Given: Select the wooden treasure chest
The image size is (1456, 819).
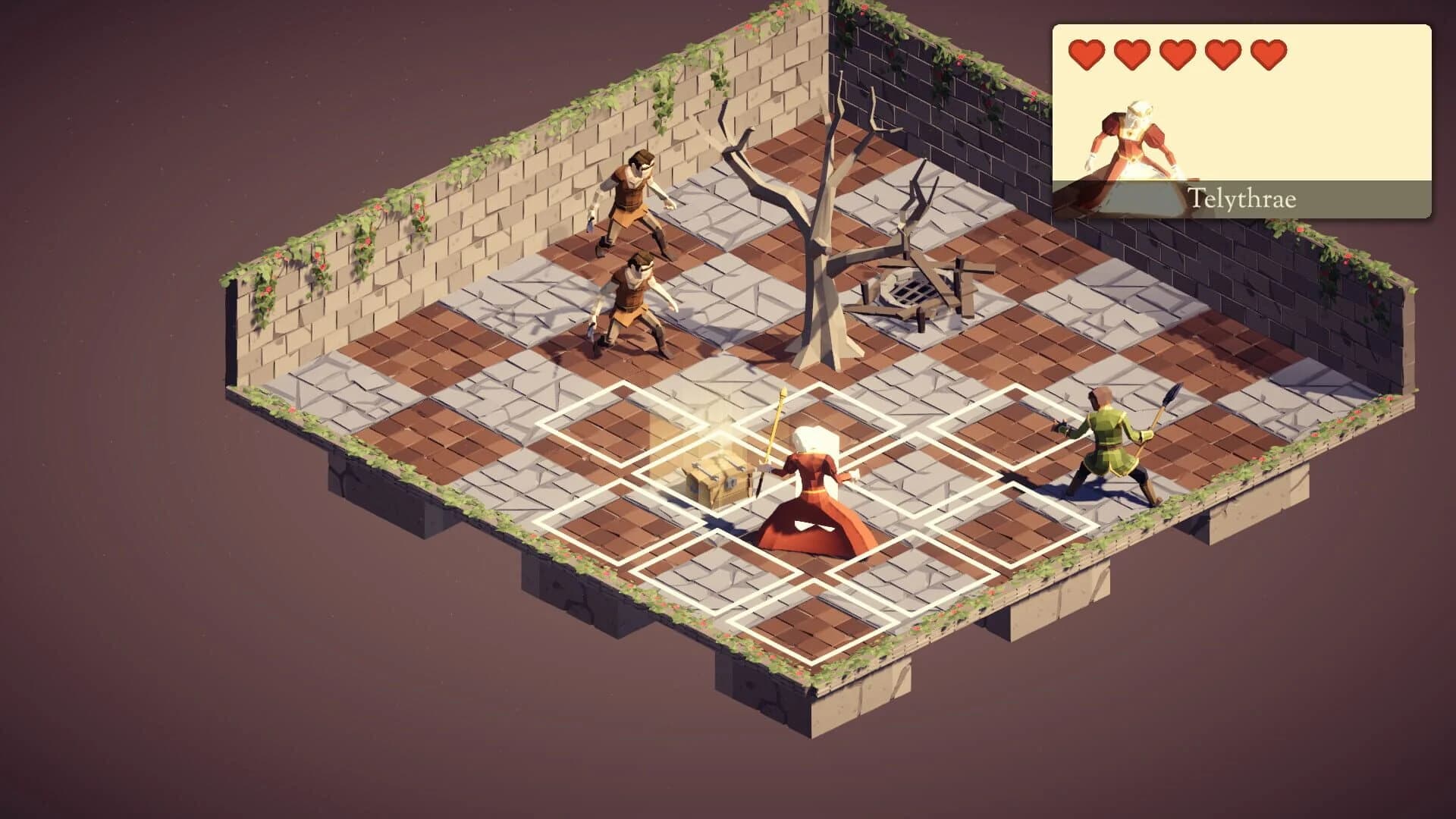Looking at the screenshot, I should point(717,478).
